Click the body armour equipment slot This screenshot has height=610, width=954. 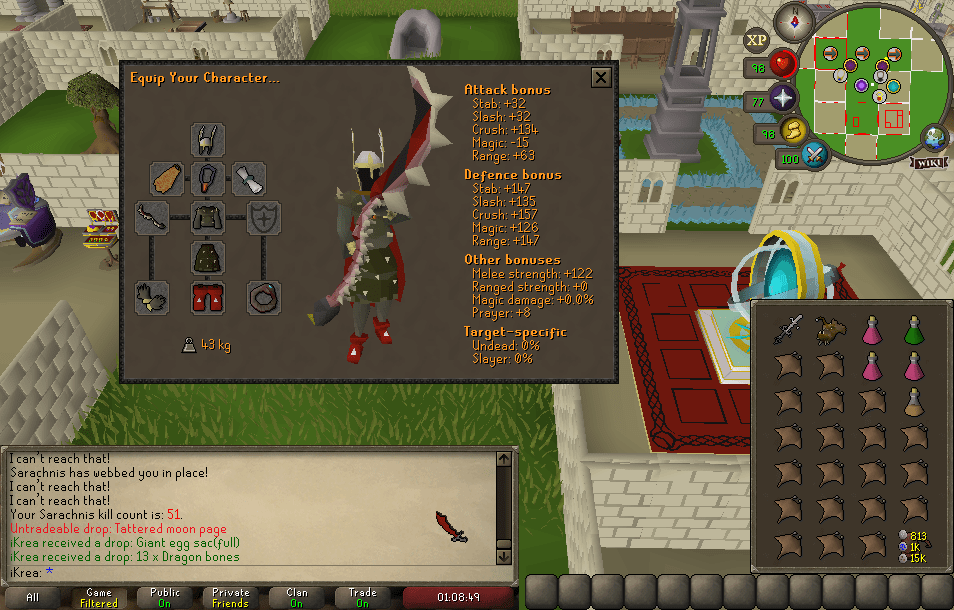(x=208, y=217)
